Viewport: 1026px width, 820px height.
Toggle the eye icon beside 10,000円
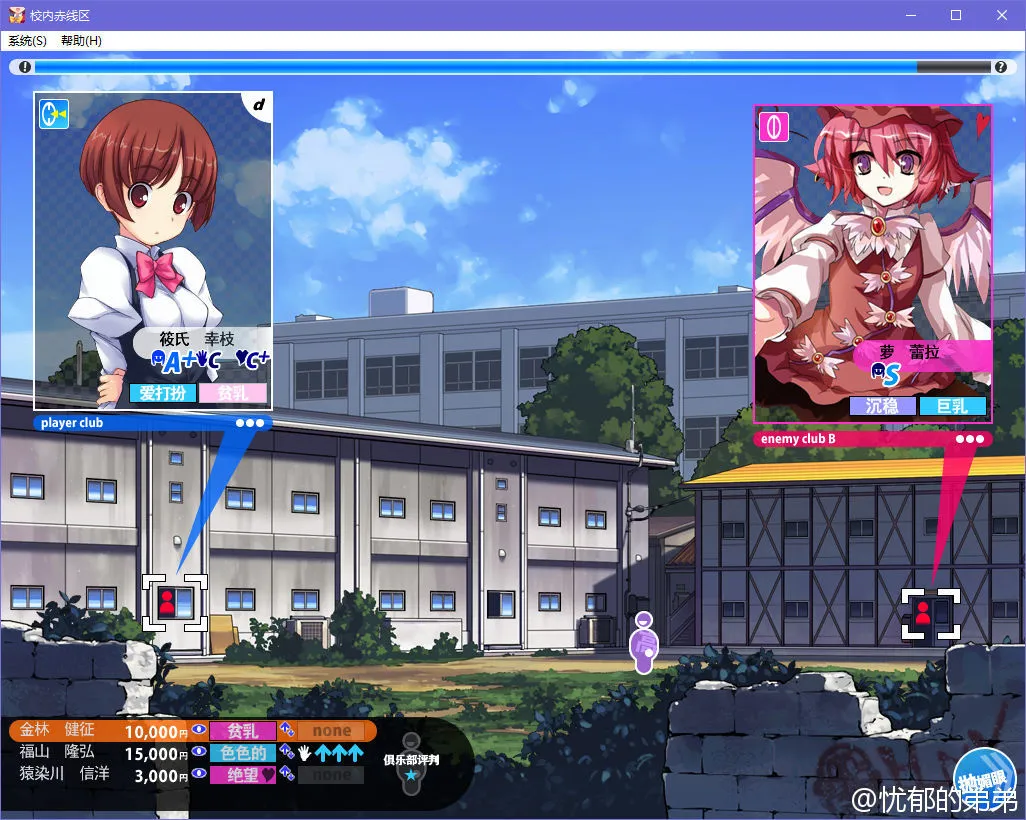(198, 731)
